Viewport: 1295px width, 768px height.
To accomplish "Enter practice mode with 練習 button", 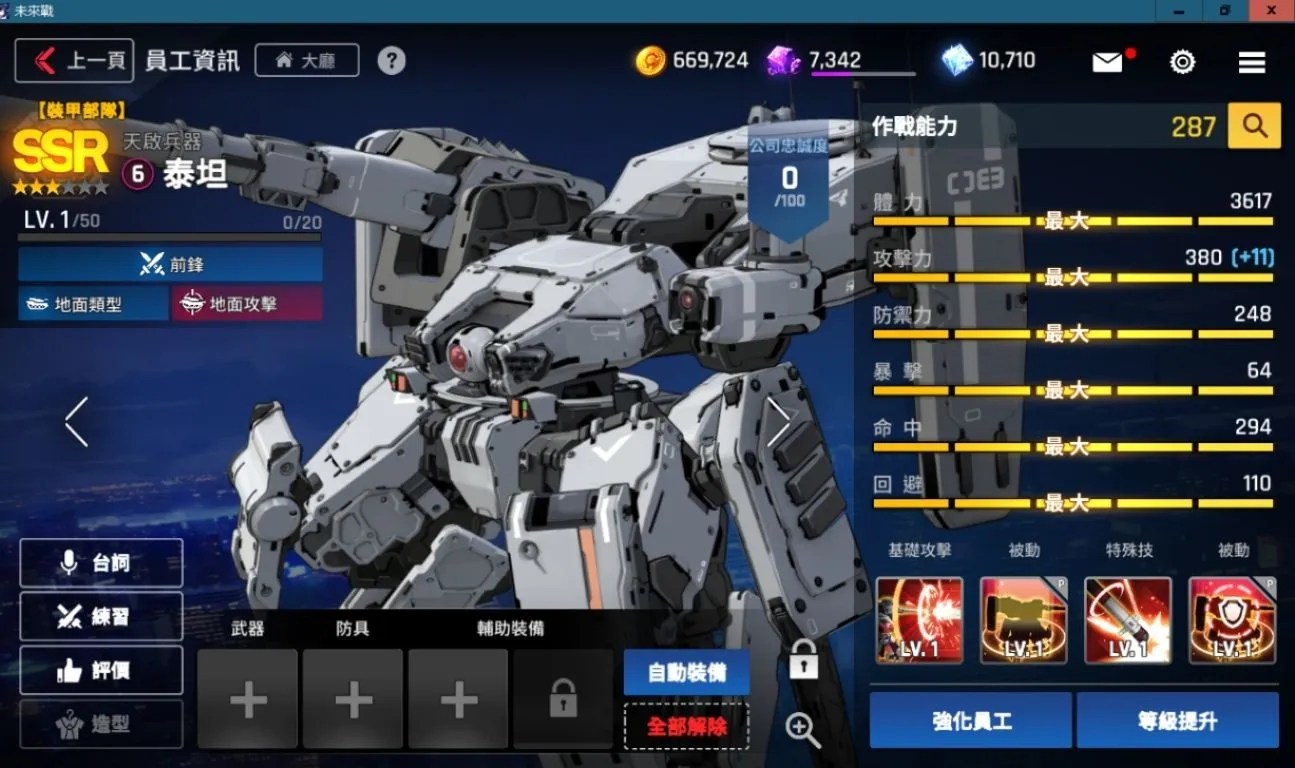I will tap(101, 617).
